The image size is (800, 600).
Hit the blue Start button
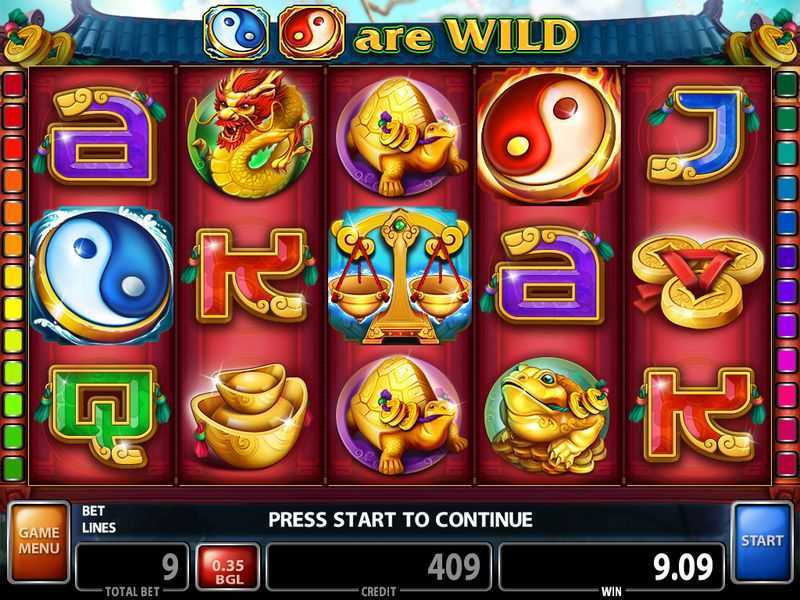coord(762,541)
